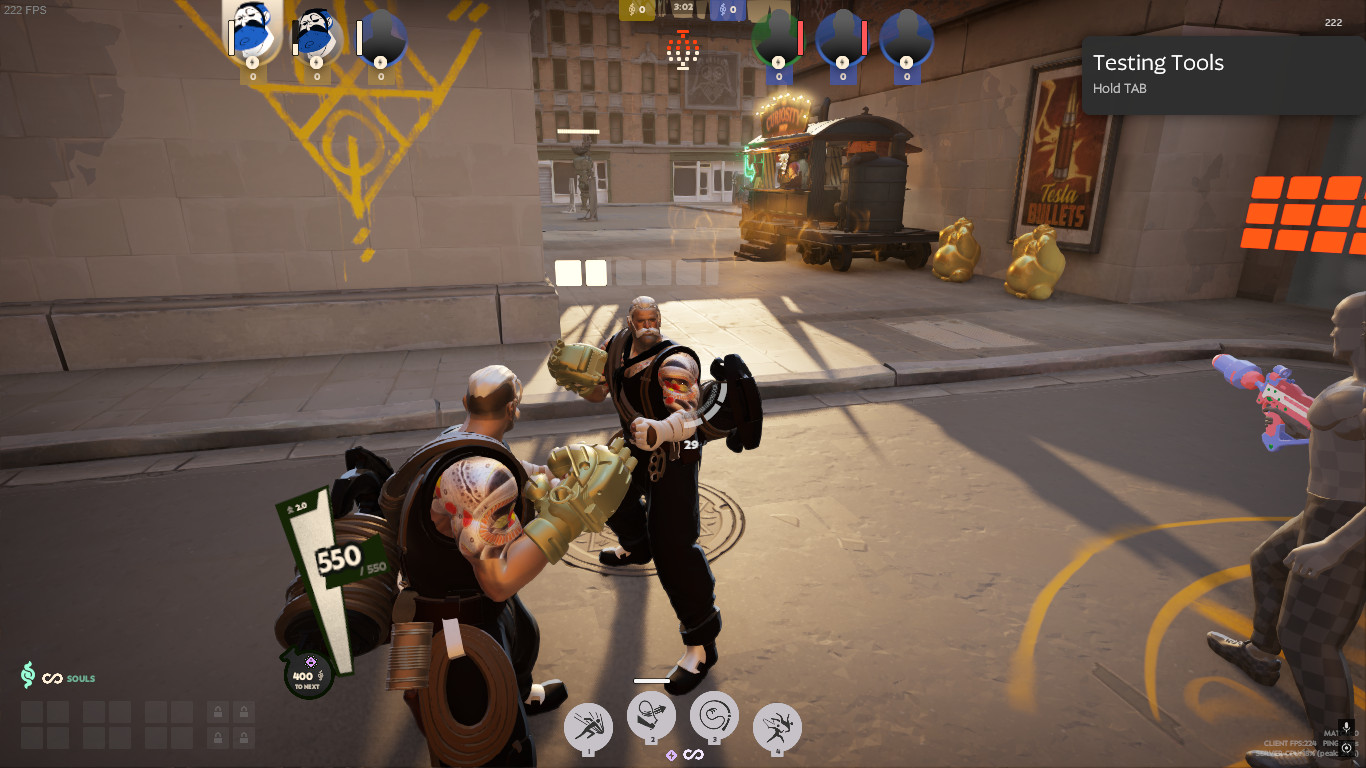Select ability 2 with the grenade icon
Image resolution: width=1366 pixels, height=768 pixels.
click(x=652, y=715)
